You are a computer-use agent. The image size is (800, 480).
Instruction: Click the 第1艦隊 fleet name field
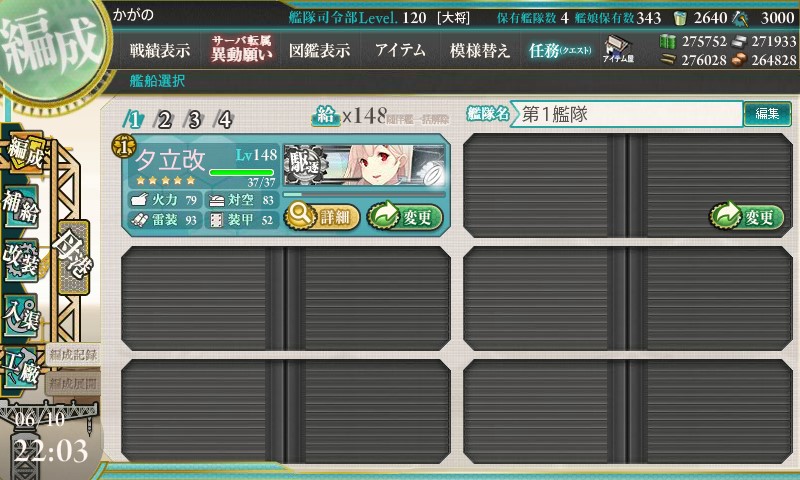pos(625,114)
